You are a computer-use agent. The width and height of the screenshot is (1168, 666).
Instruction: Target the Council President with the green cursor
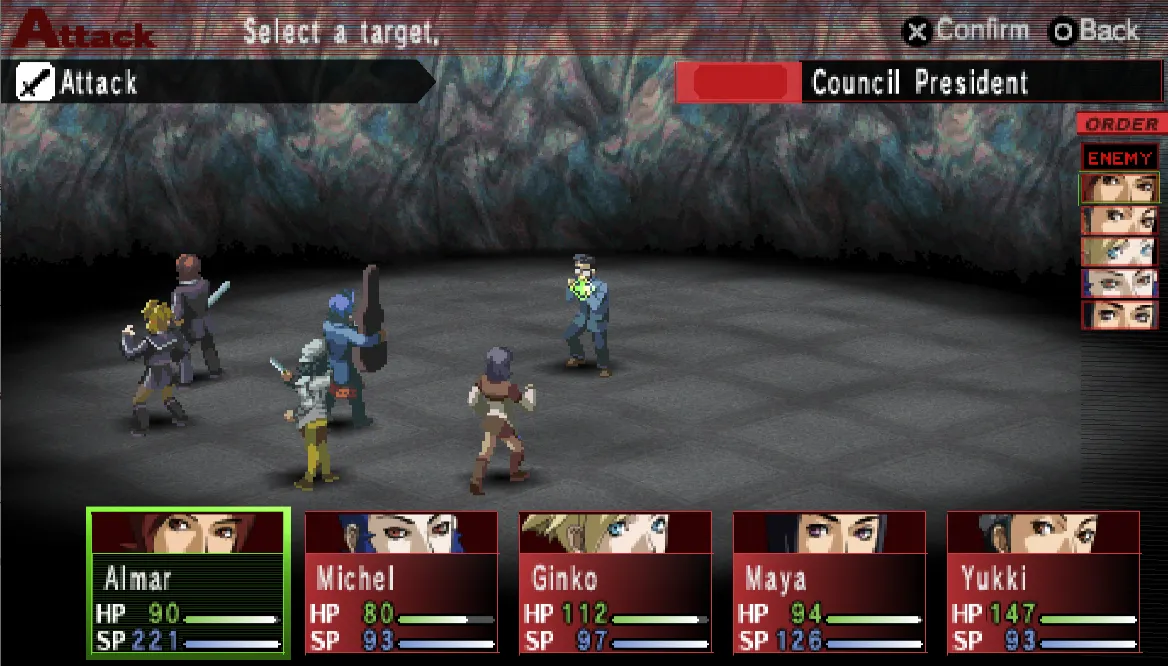[x=587, y=315]
